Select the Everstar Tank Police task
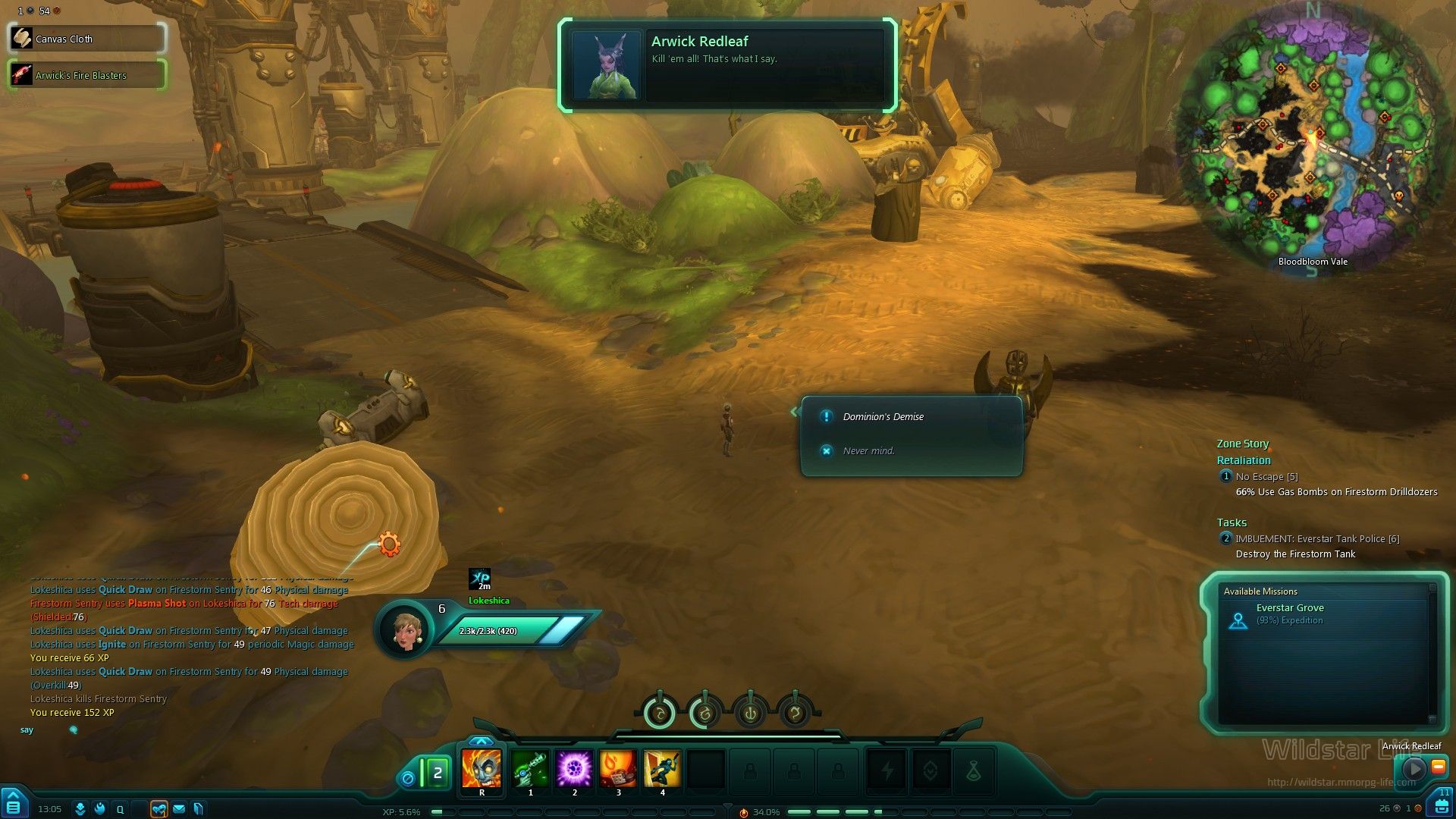Viewport: 1456px width, 819px height. (1316, 538)
